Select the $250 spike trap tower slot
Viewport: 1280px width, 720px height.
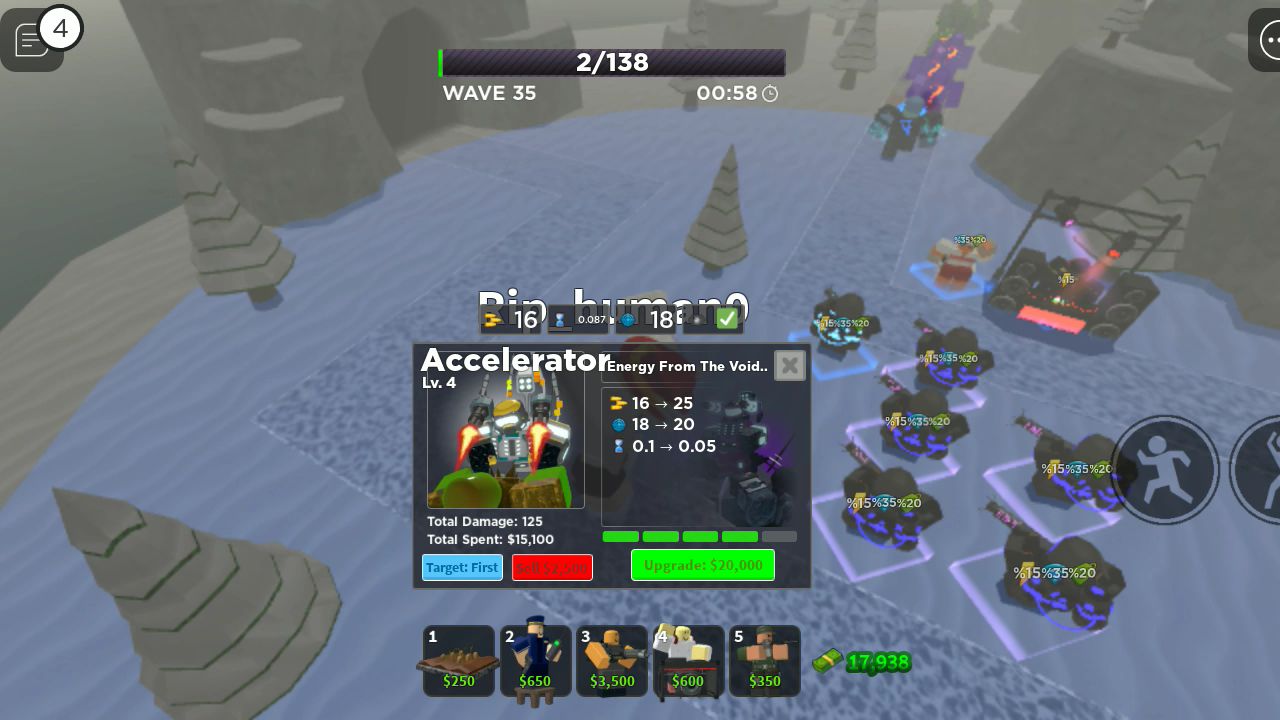[459, 661]
